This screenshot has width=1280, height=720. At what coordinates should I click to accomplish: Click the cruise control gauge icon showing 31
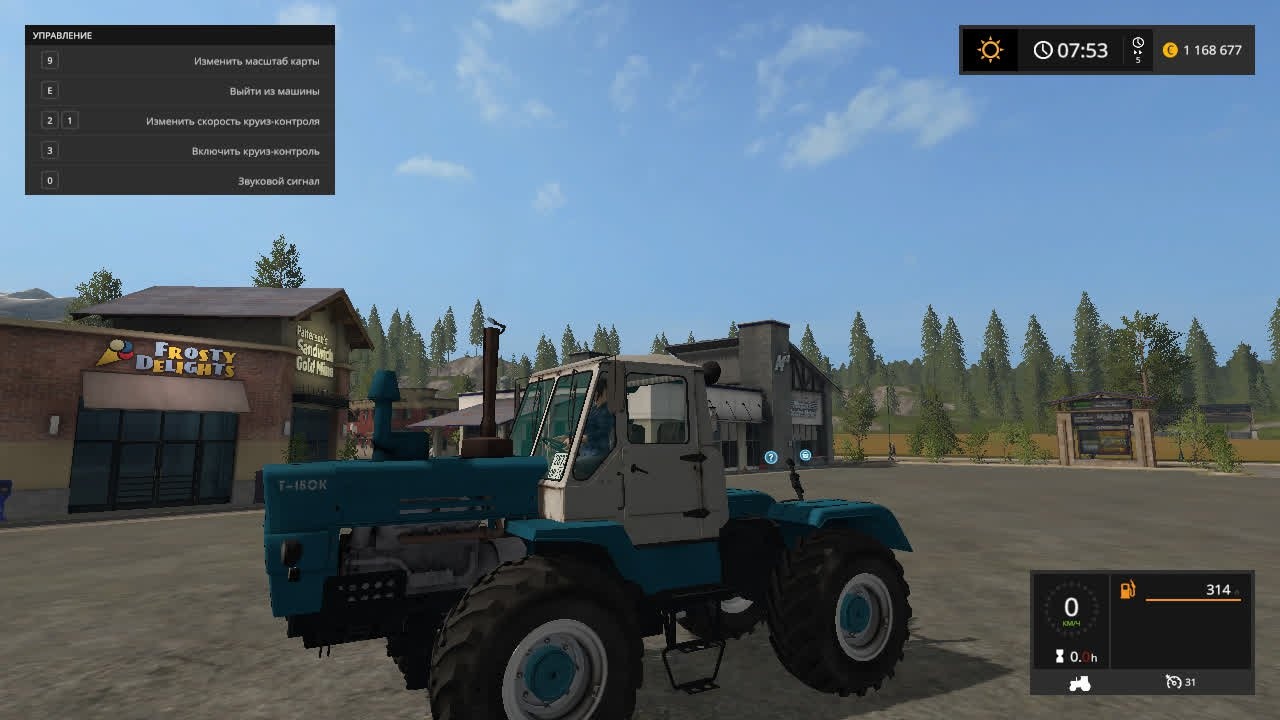(x=1173, y=682)
